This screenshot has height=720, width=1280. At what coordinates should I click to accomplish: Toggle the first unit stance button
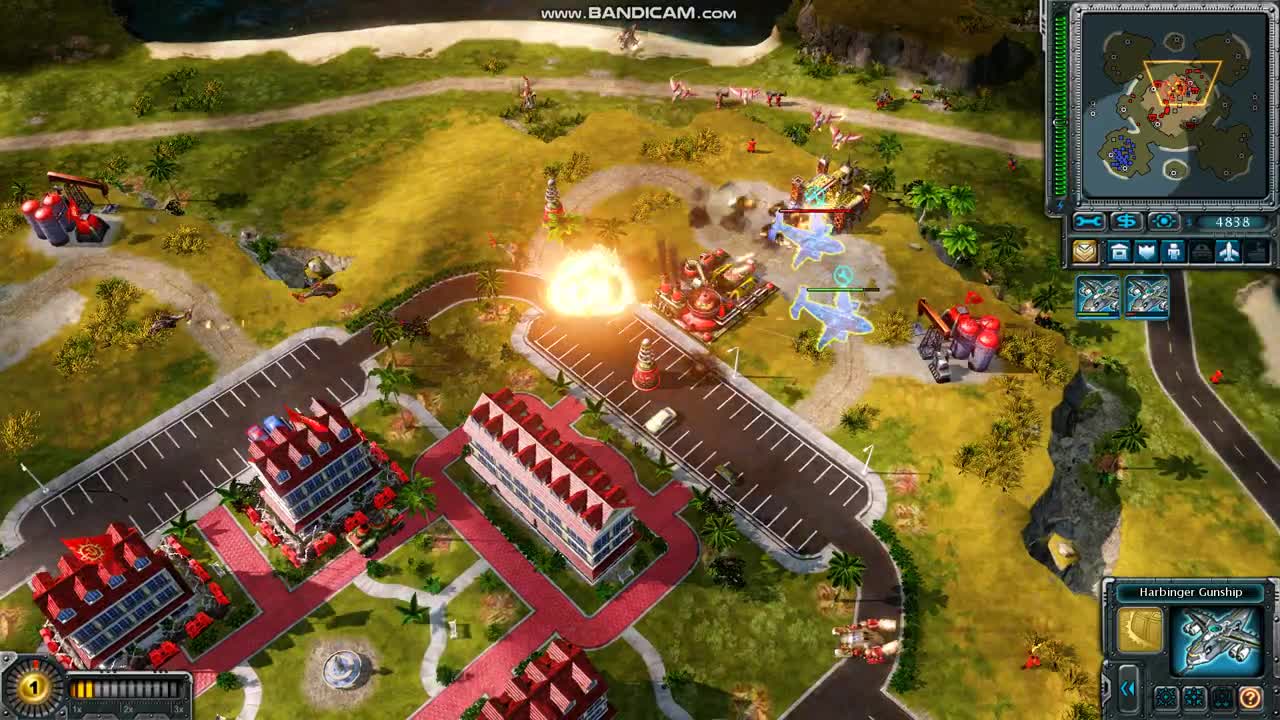[x=1166, y=697]
